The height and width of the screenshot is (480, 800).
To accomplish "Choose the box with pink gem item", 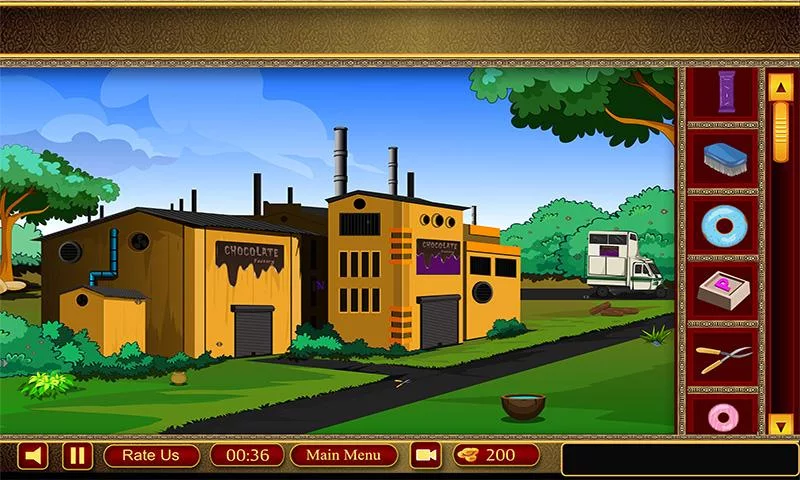I will [724, 289].
